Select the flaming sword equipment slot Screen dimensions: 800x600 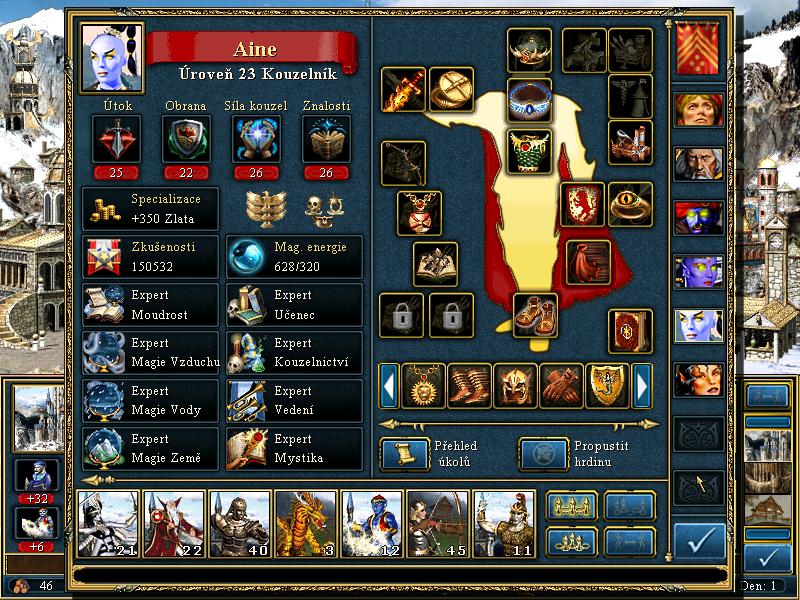pyautogui.click(x=403, y=90)
